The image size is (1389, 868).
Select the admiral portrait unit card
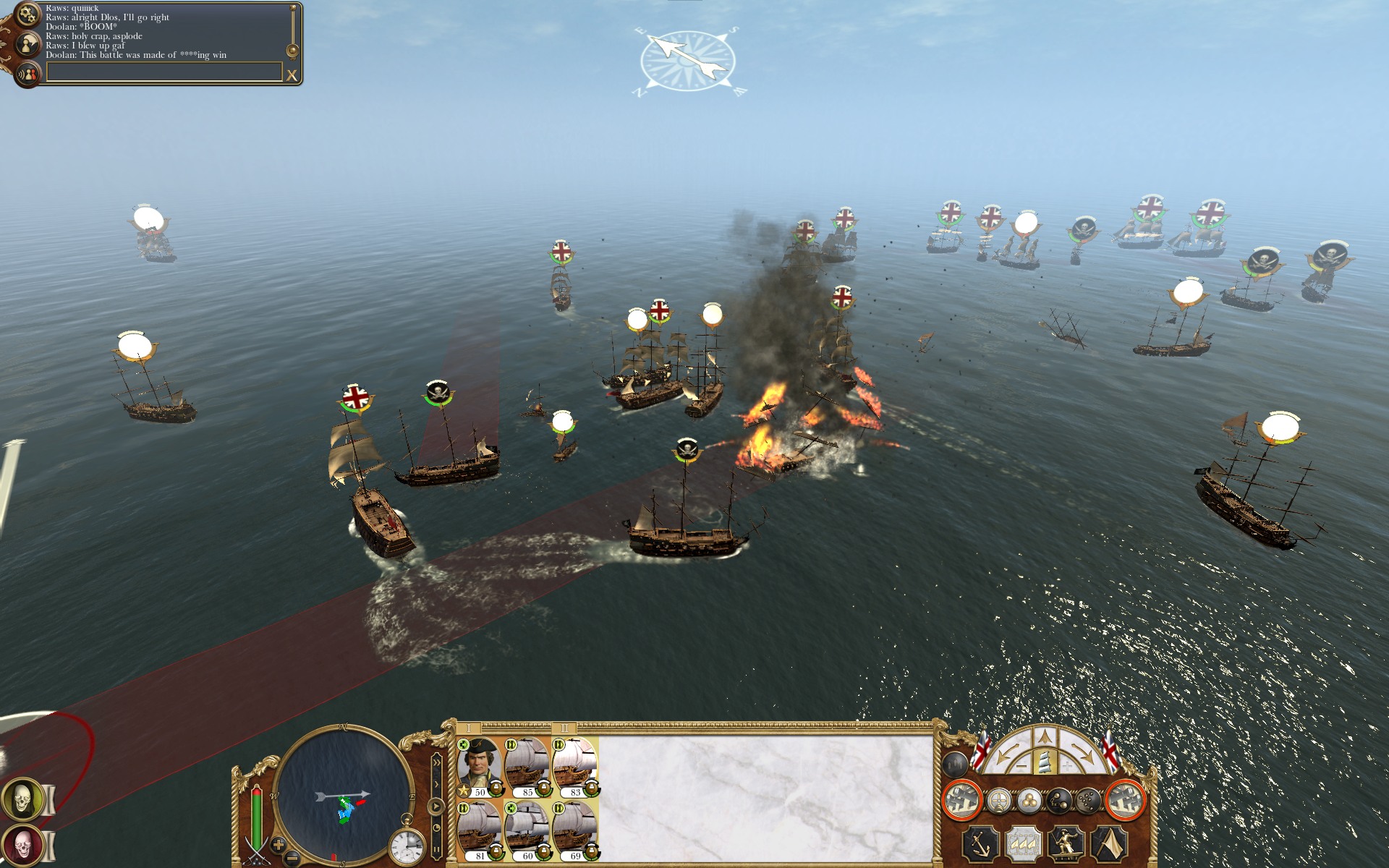coord(479,767)
